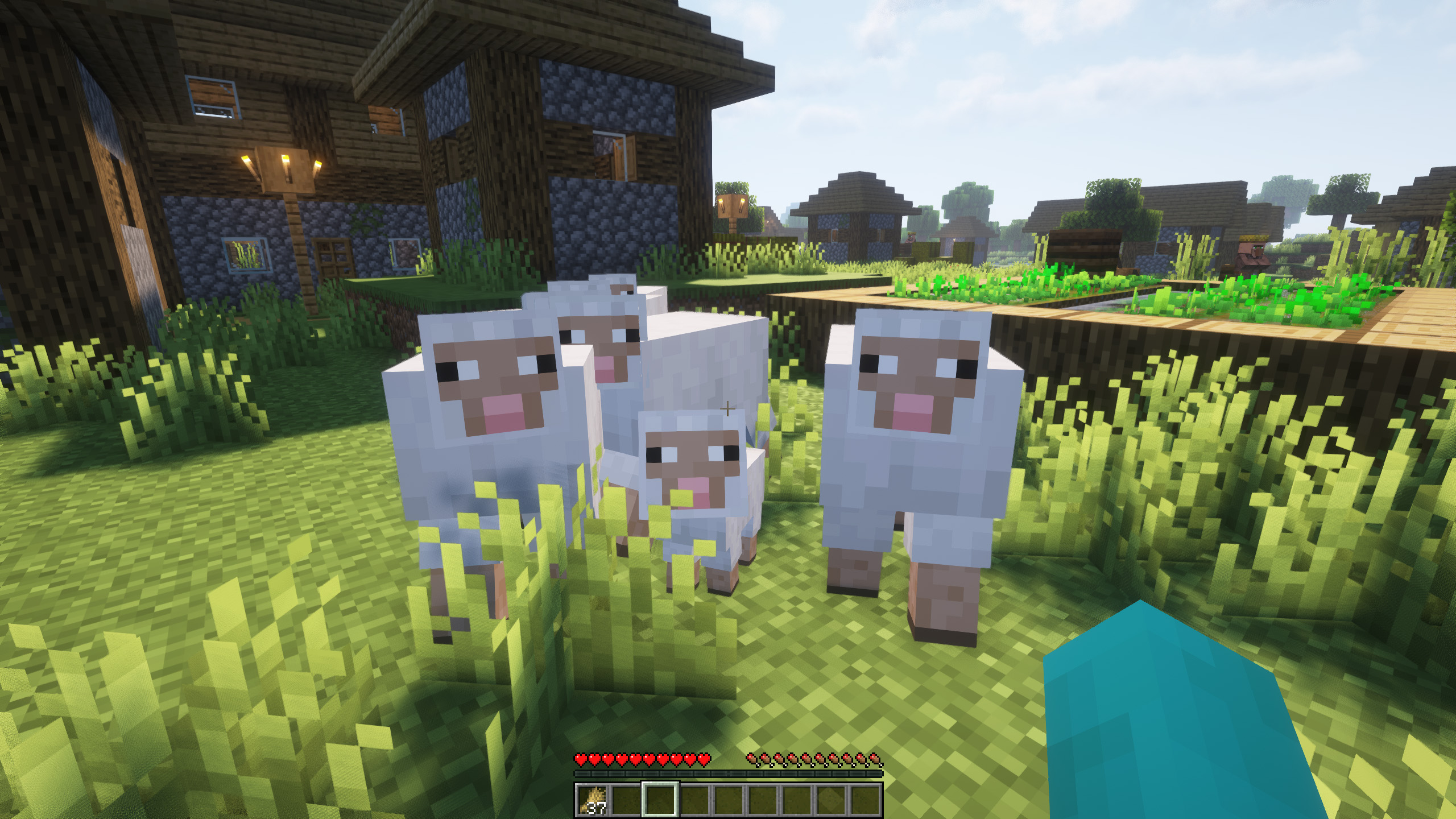Click the farmer villager near the crops
The width and height of the screenshot is (1456, 819).
pos(1251,251)
